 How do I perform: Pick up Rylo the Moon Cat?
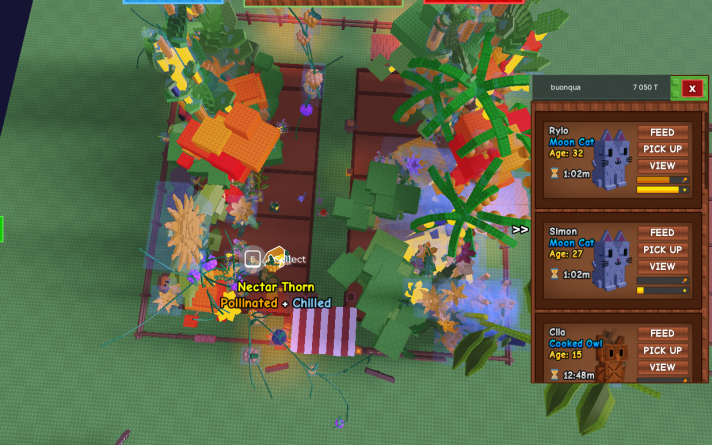click(662, 149)
